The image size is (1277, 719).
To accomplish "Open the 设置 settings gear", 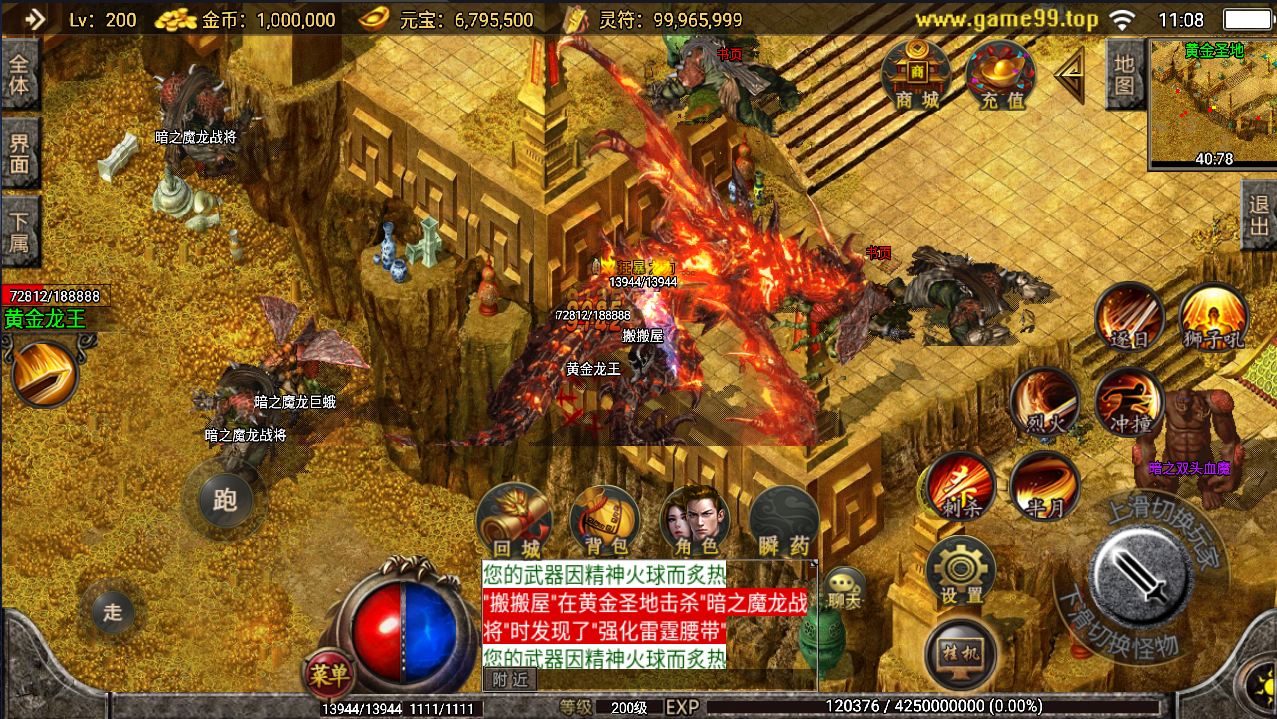I will pos(961,572).
